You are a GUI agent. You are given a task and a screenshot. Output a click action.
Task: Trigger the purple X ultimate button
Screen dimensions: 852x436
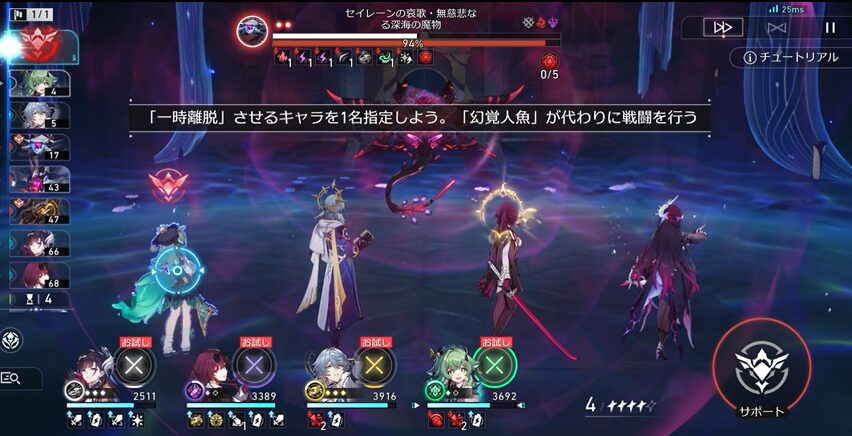point(254,366)
